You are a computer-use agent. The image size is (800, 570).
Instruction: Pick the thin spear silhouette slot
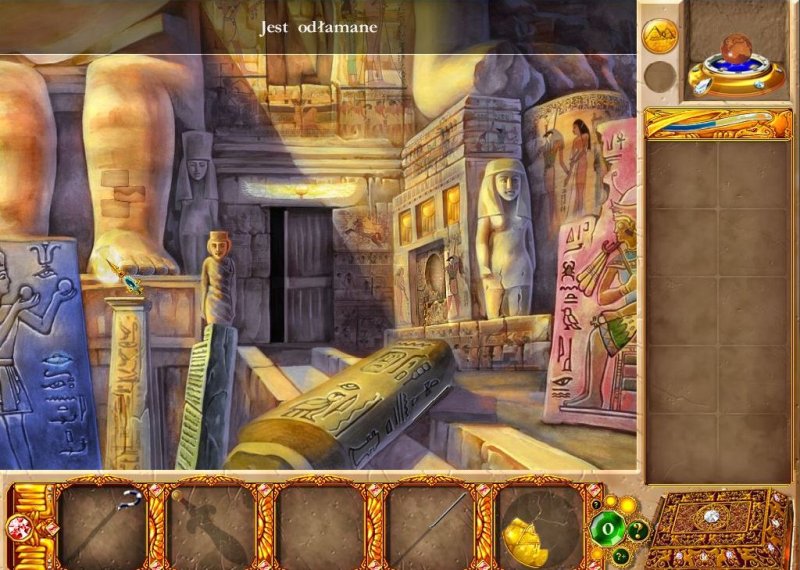[x=430, y=525]
